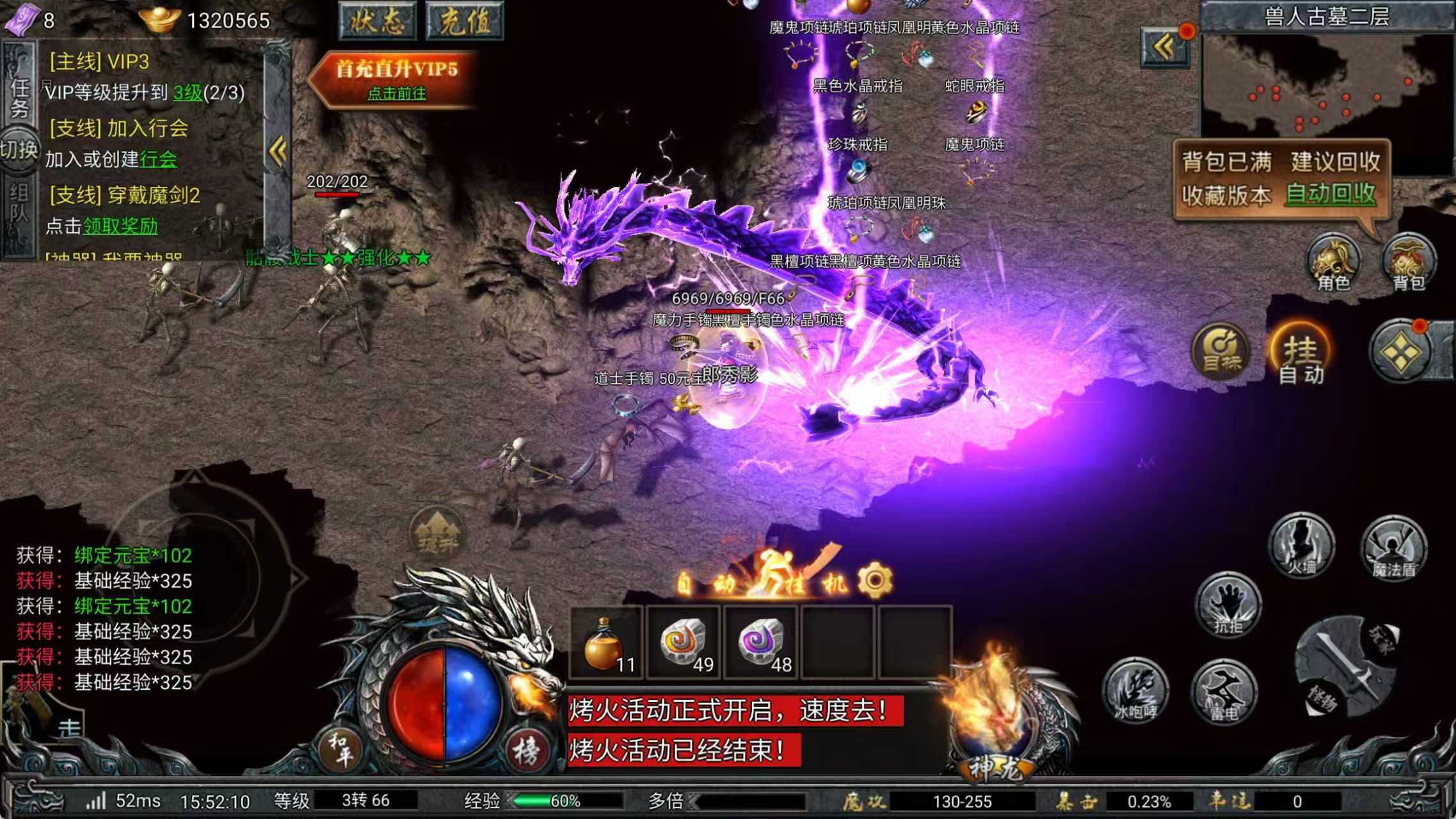Tap the potion slot showing 11

click(605, 643)
